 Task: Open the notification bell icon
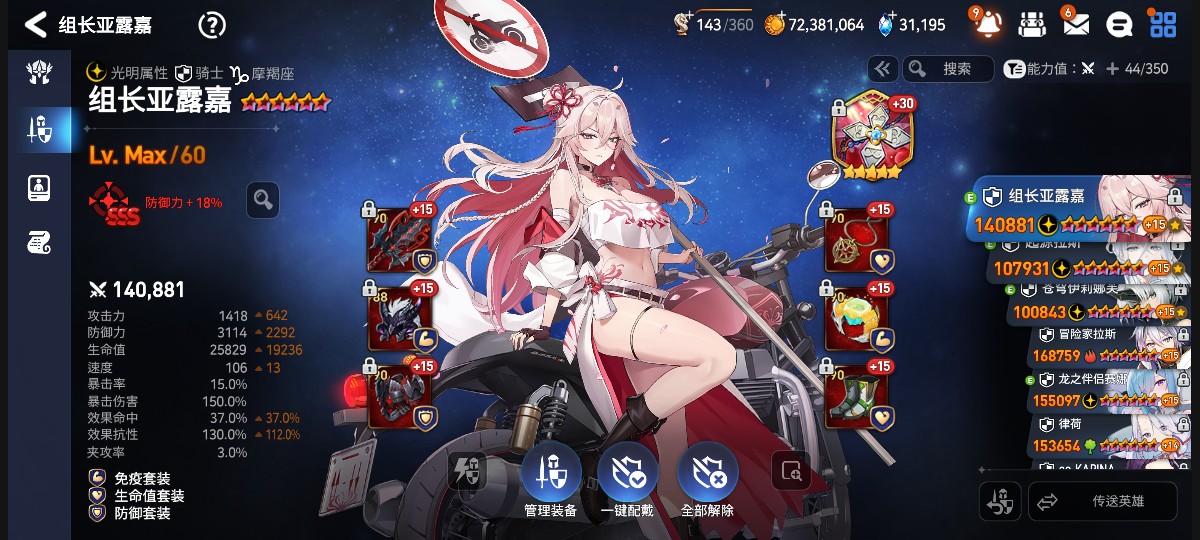pos(986,24)
